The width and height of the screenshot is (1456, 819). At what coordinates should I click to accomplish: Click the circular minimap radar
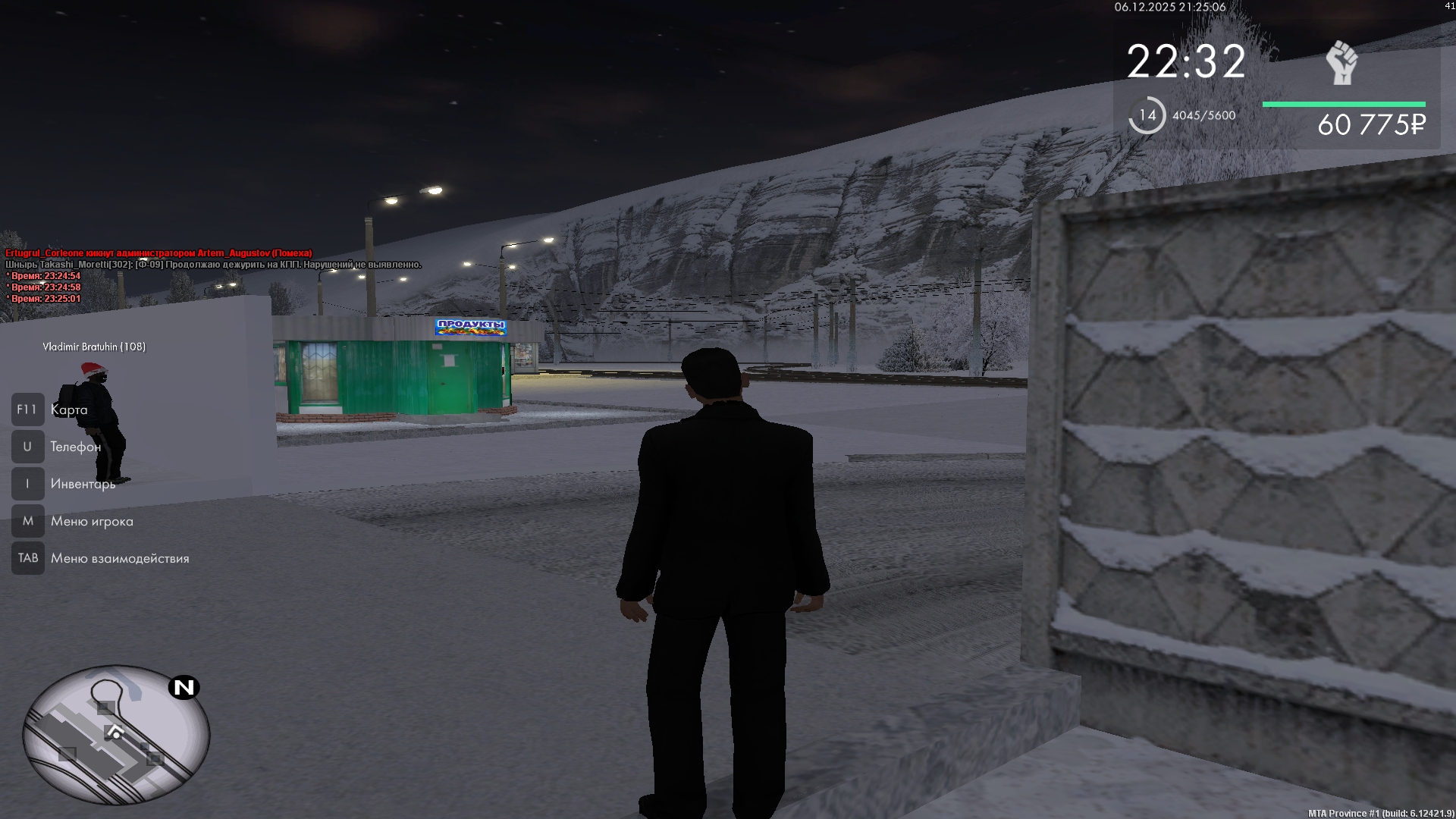116,734
